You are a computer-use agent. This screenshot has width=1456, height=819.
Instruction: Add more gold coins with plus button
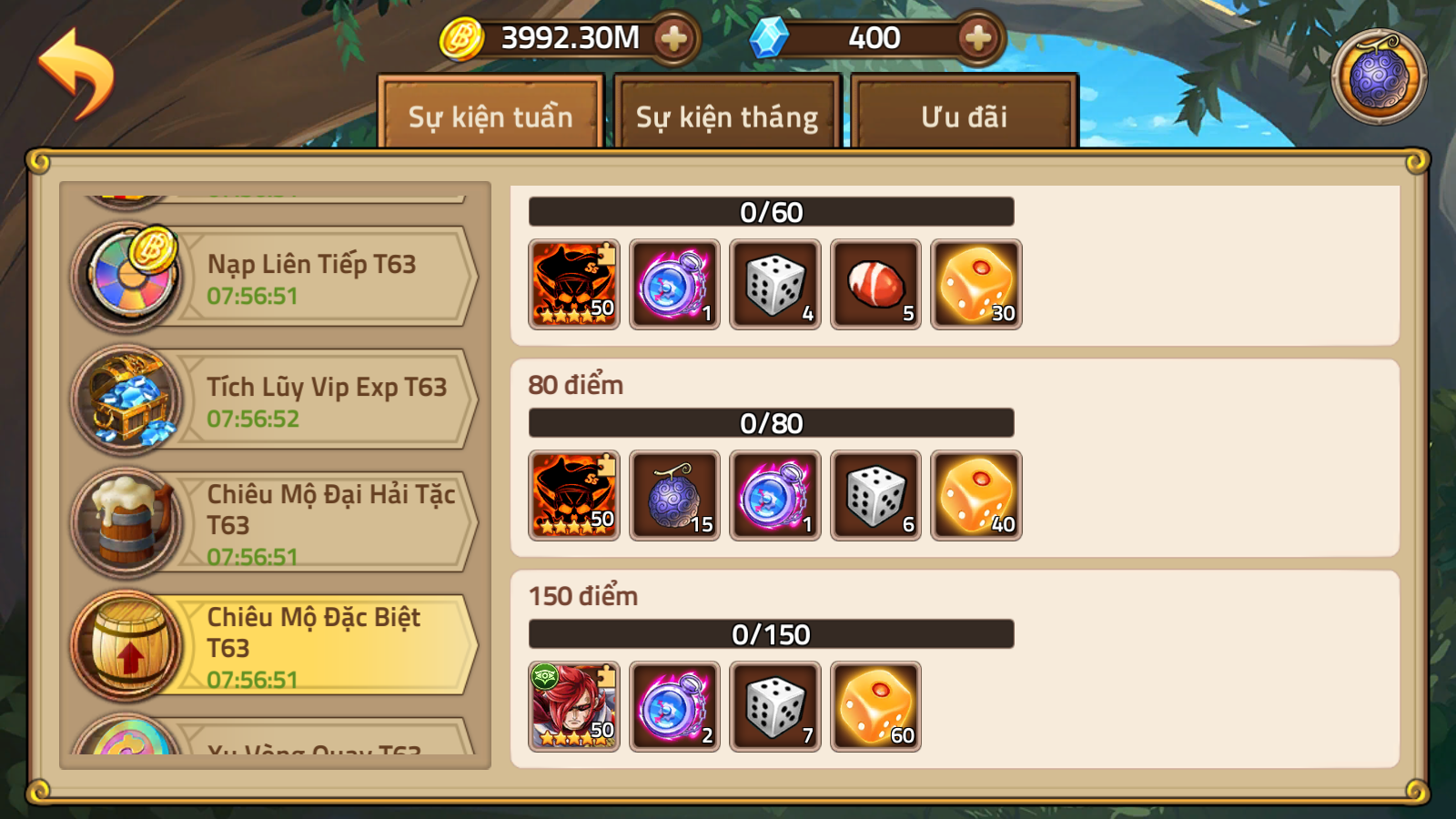point(673,38)
